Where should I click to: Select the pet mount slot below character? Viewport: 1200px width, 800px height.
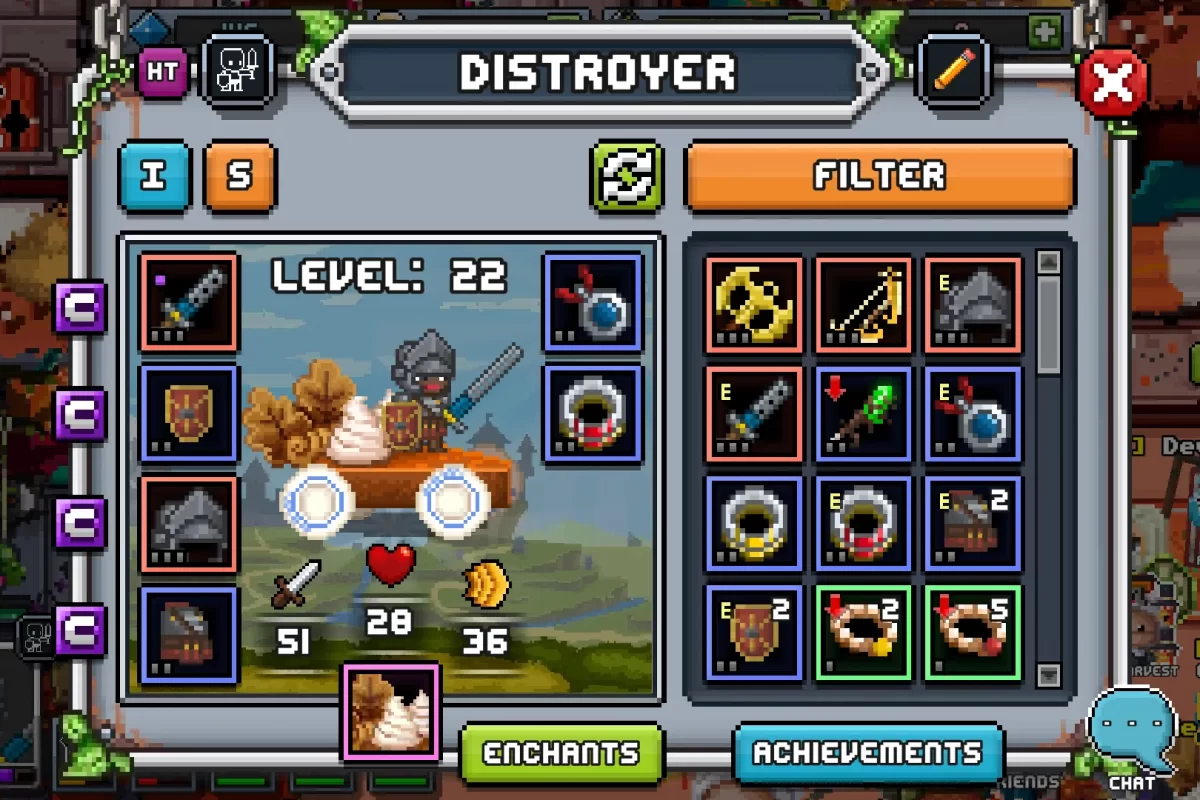pyautogui.click(x=391, y=711)
